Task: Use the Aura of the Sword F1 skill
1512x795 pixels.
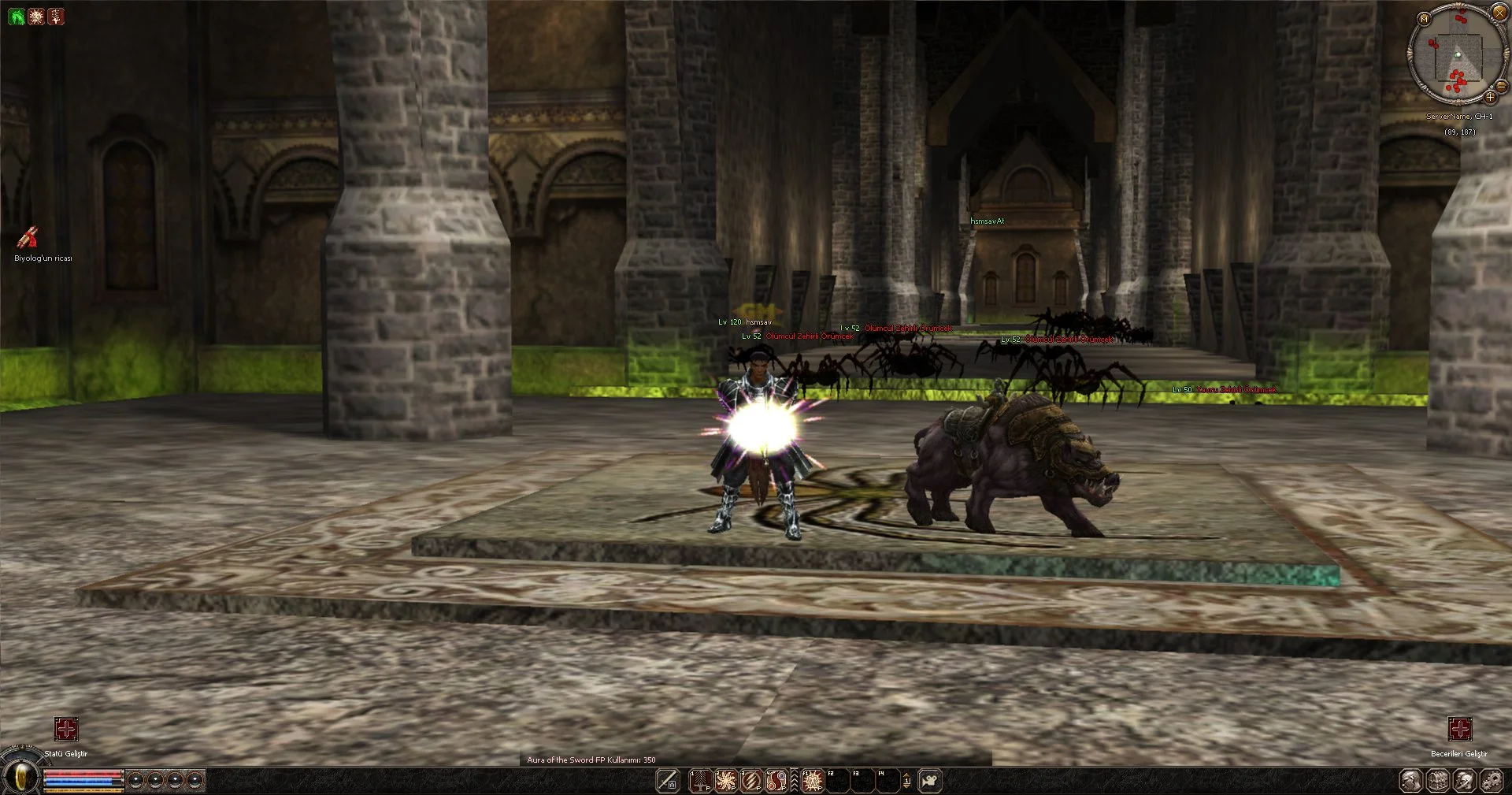Action: pos(812,781)
